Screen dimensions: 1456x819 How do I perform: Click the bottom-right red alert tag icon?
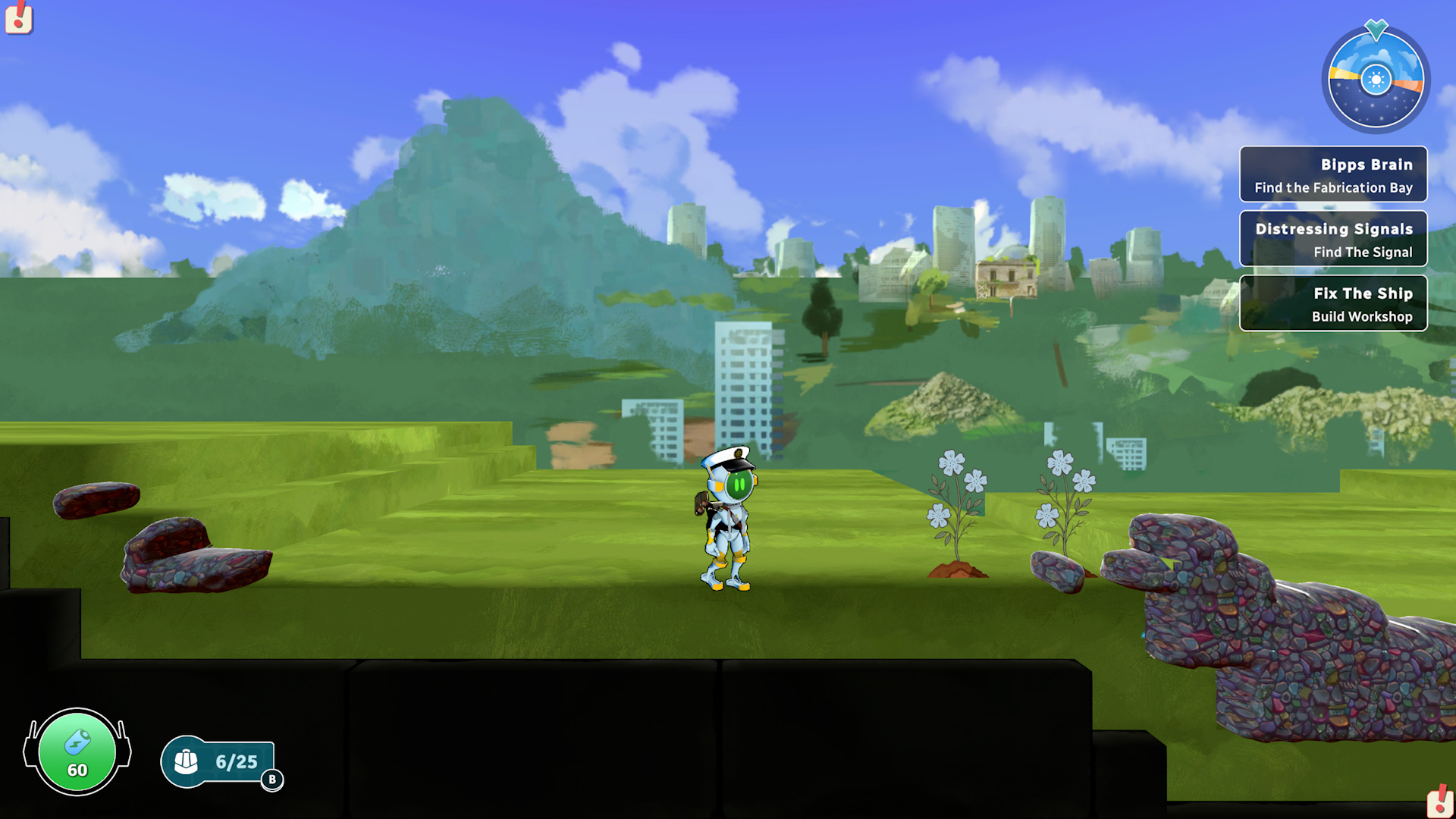tap(1439, 802)
